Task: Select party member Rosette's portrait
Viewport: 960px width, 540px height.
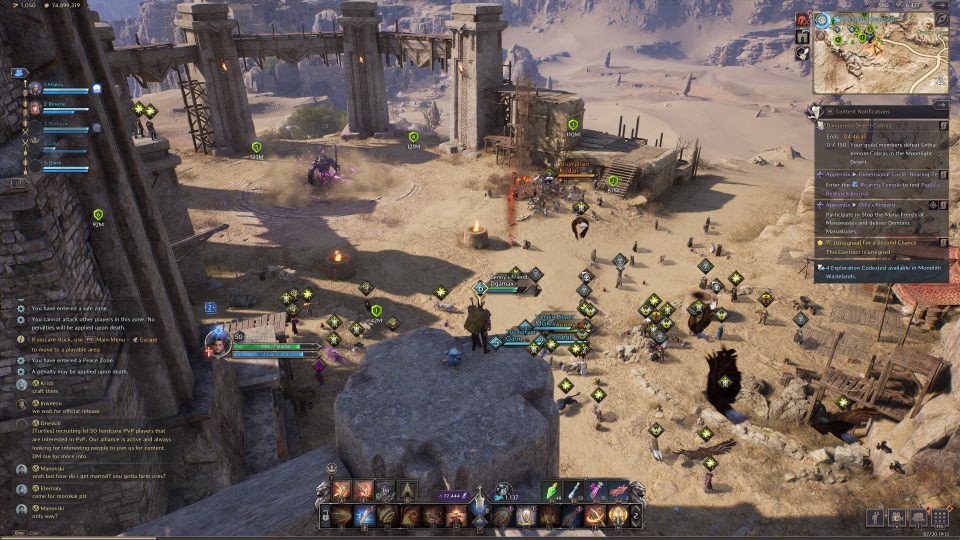Action: point(36,106)
